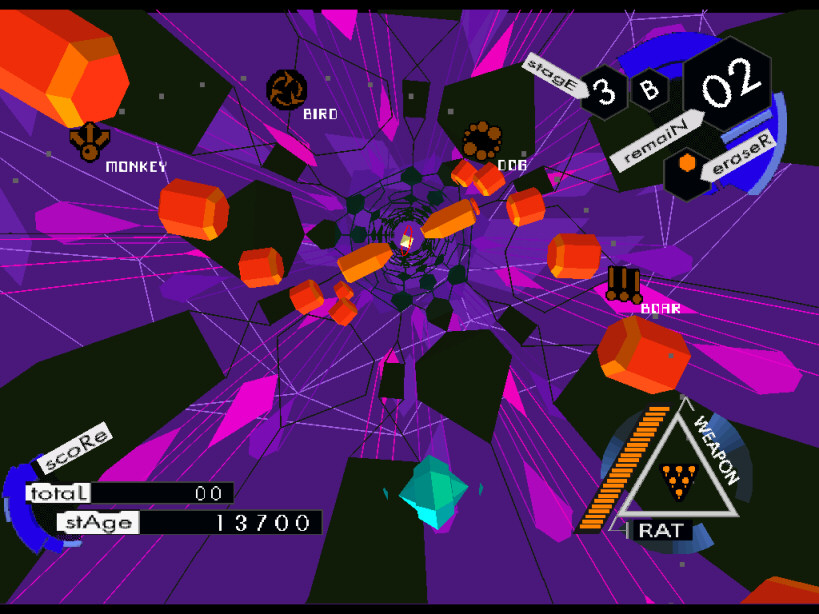Activate the orange eraser hexagon icon
The width and height of the screenshot is (819, 614).
pyautogui.click(x=687, y=164)
